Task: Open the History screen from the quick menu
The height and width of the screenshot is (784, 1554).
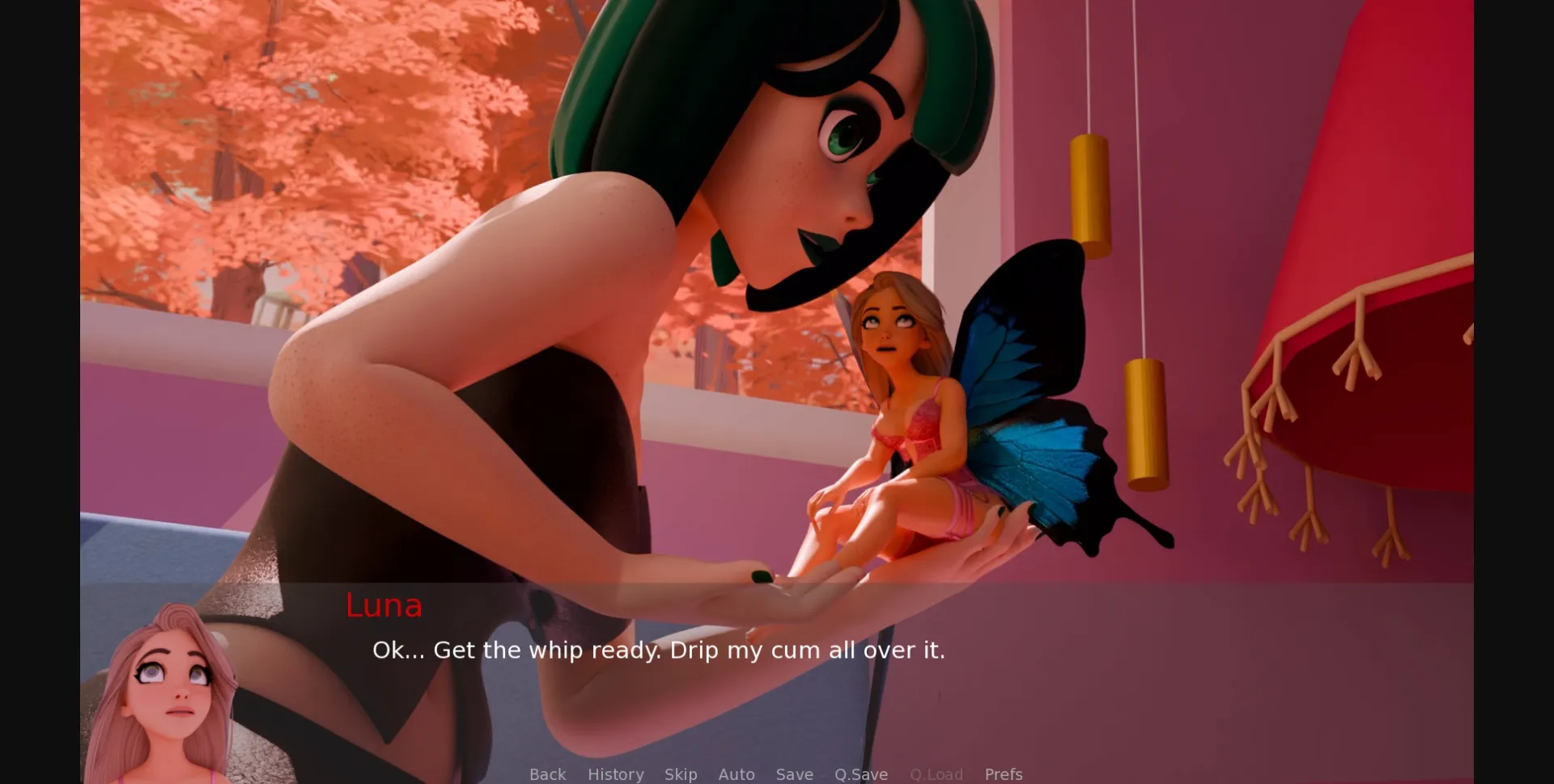Action: [x=615, y=774]
